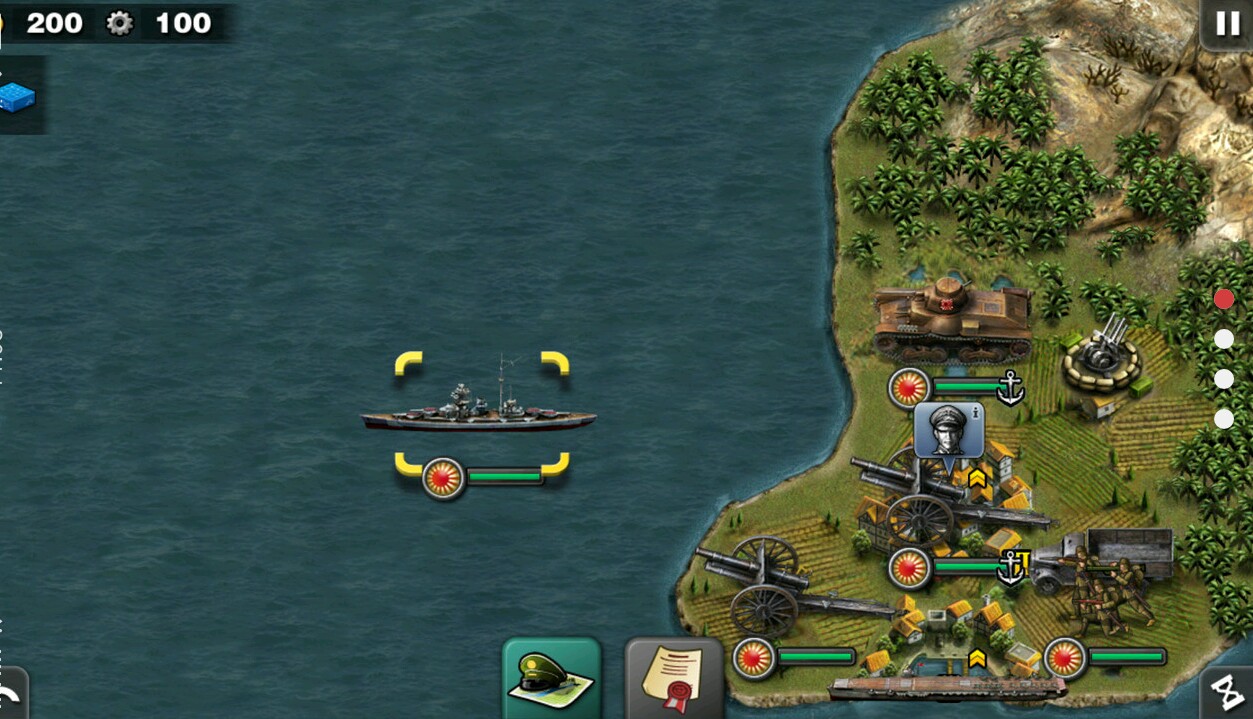Pause the game with the top-right button

[1226, 24]
